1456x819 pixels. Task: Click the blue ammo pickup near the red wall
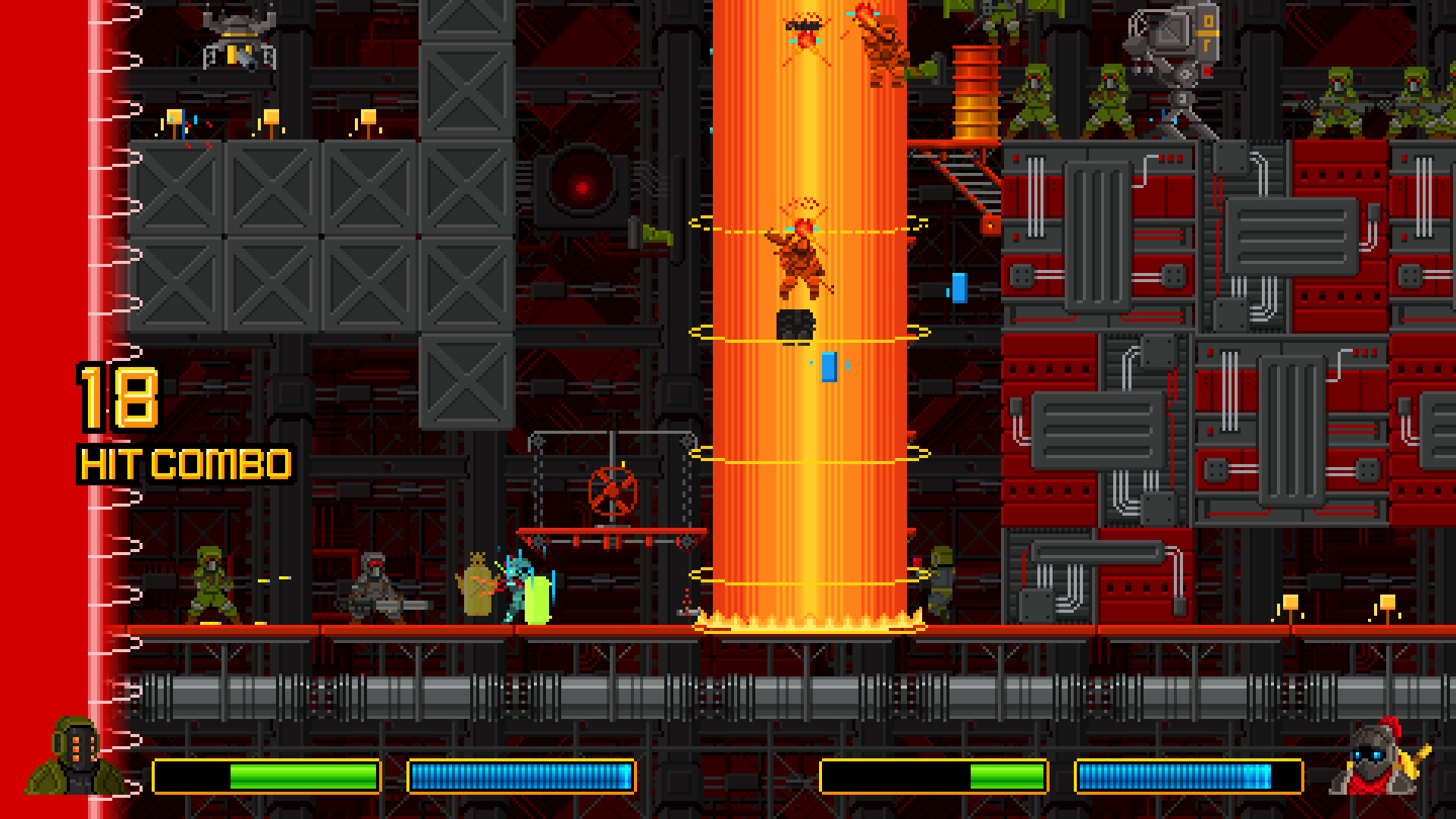pos(960,288)
